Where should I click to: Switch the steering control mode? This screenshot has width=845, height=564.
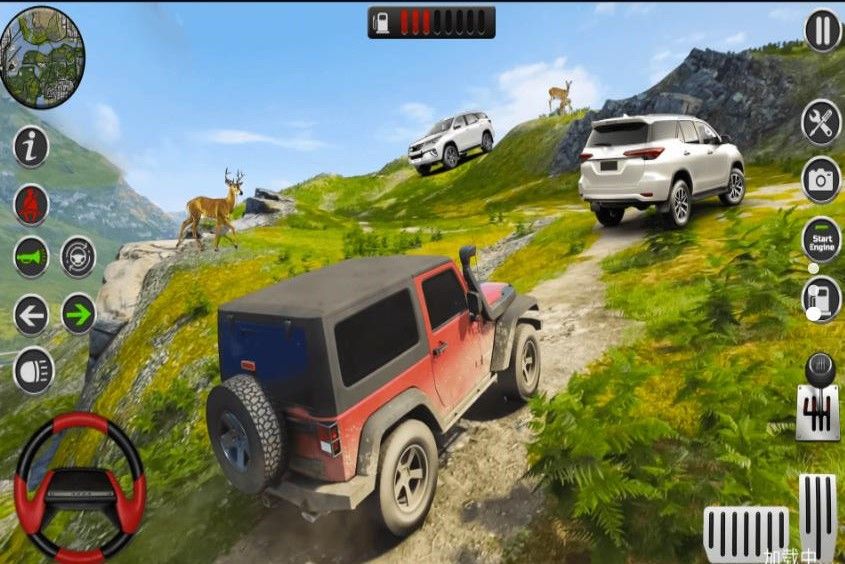point(78,257)
